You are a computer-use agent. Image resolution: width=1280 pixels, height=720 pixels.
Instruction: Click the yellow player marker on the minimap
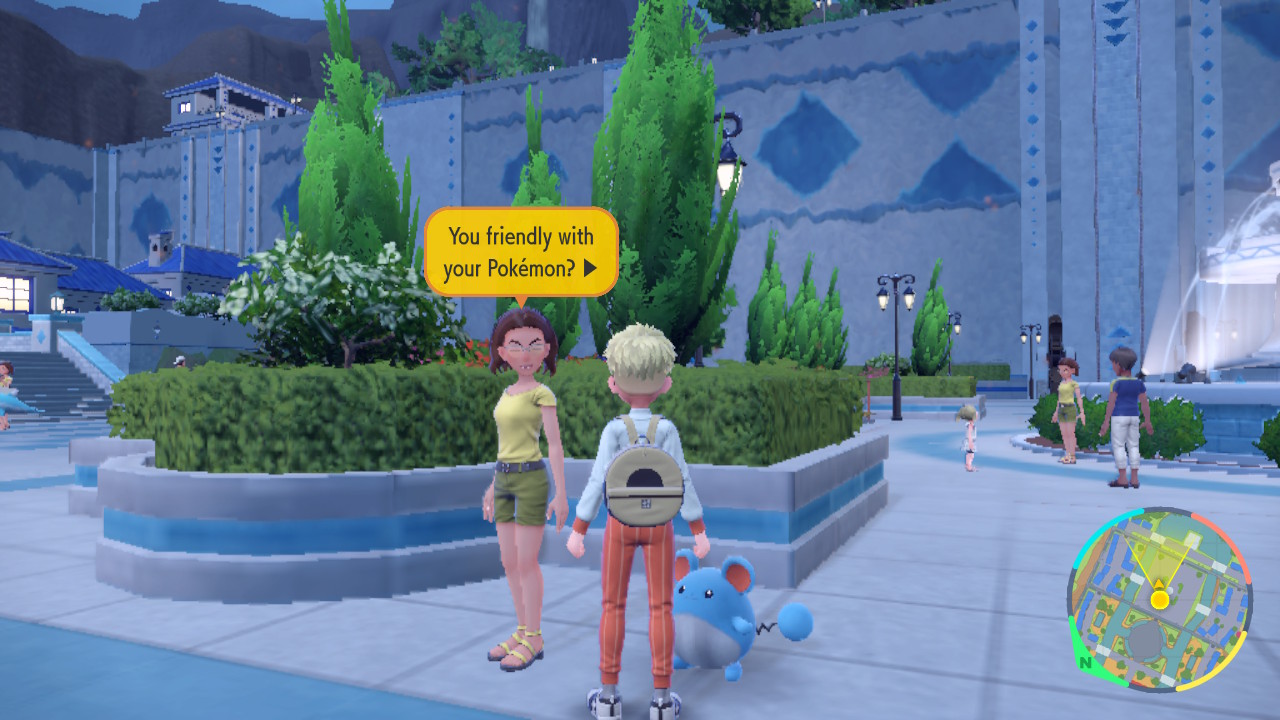(x=1159, y=599)
